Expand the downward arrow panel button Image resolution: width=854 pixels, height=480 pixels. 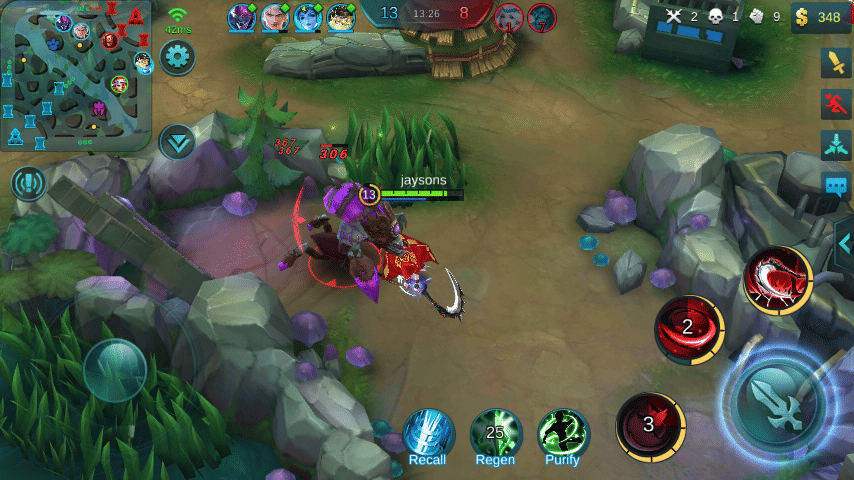coord(177,141)
